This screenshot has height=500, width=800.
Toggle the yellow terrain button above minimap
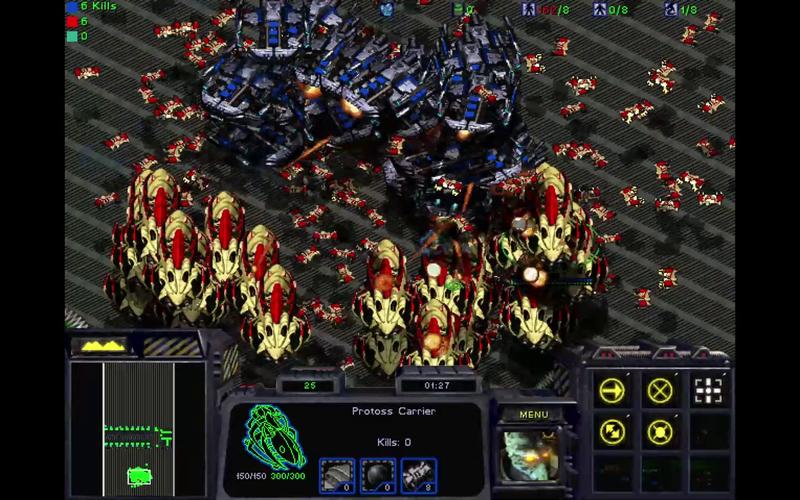point(103,346)
